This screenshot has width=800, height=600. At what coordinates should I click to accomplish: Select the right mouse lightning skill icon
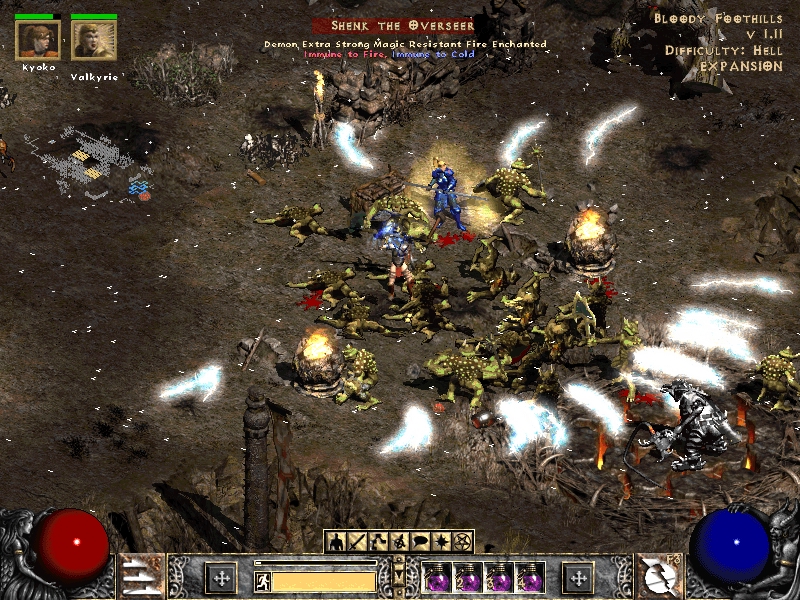point(659,578)
